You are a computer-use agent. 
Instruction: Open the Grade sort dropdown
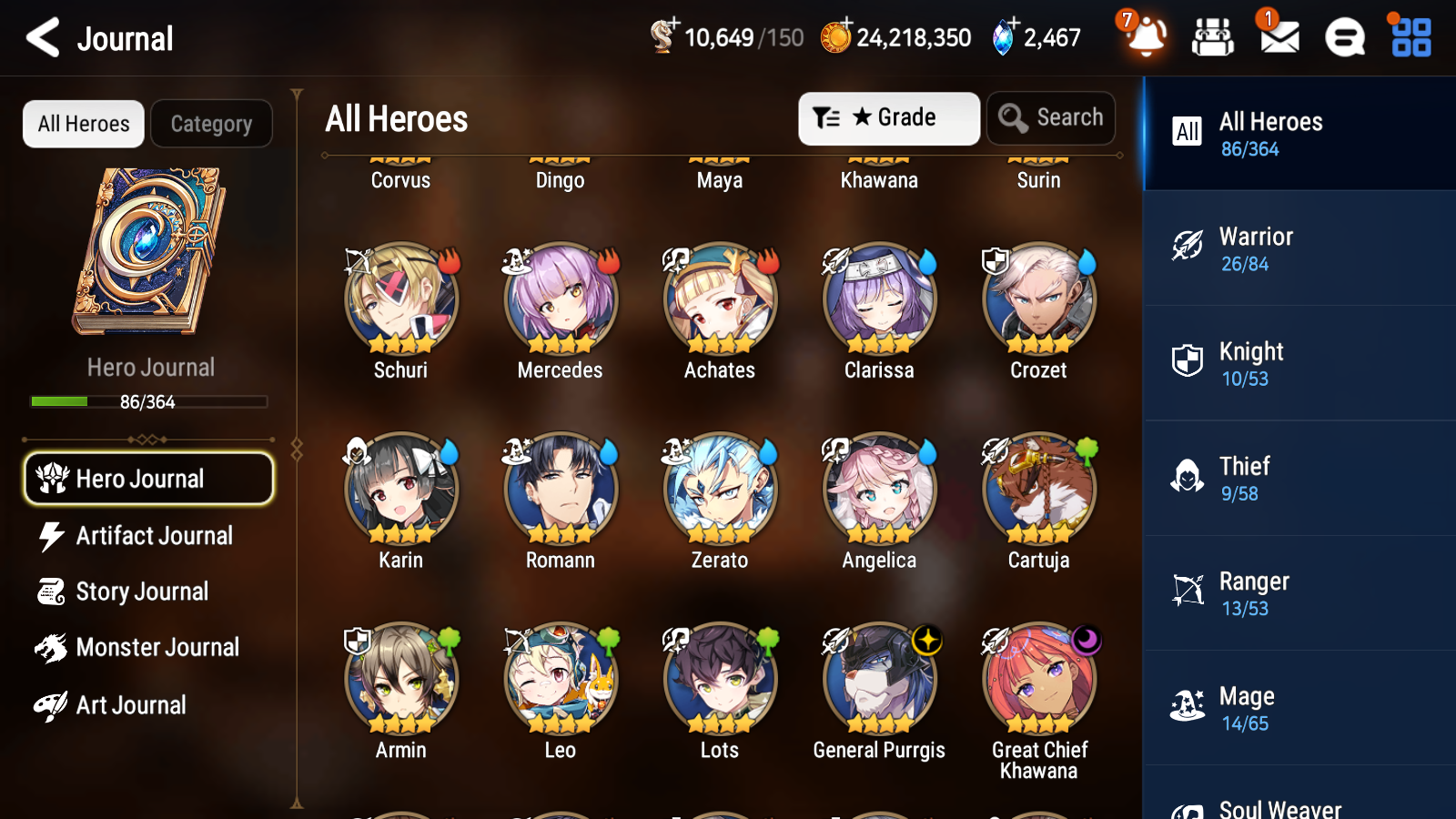pyautogui.click(x=887, y=117)
